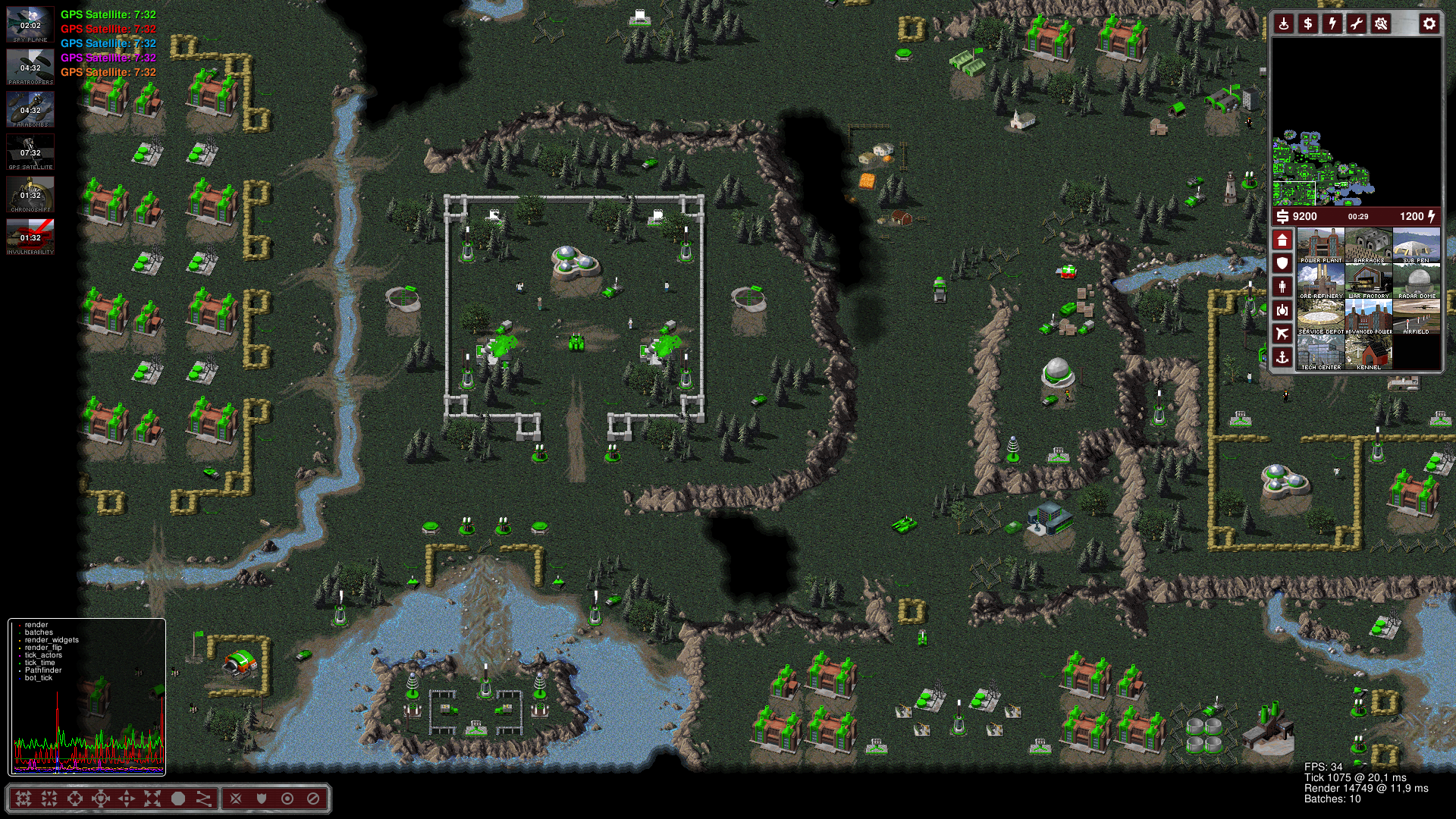Open the aircraft production tab
Image resolution: width=1456 pixels, height=819 pixels.
tap(1282, 334)
